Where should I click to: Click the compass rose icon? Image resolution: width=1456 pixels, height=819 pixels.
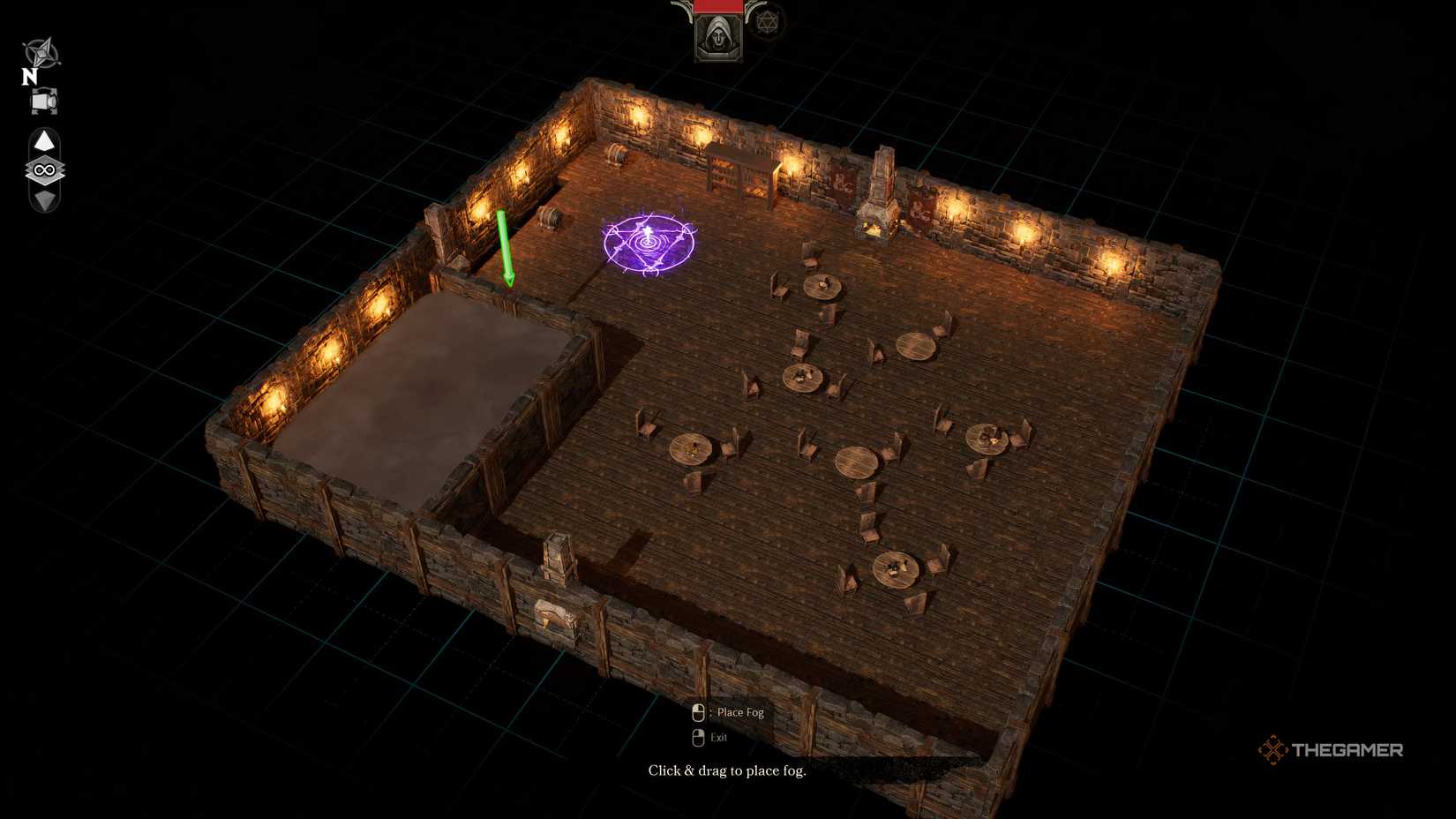coord(42,50)
